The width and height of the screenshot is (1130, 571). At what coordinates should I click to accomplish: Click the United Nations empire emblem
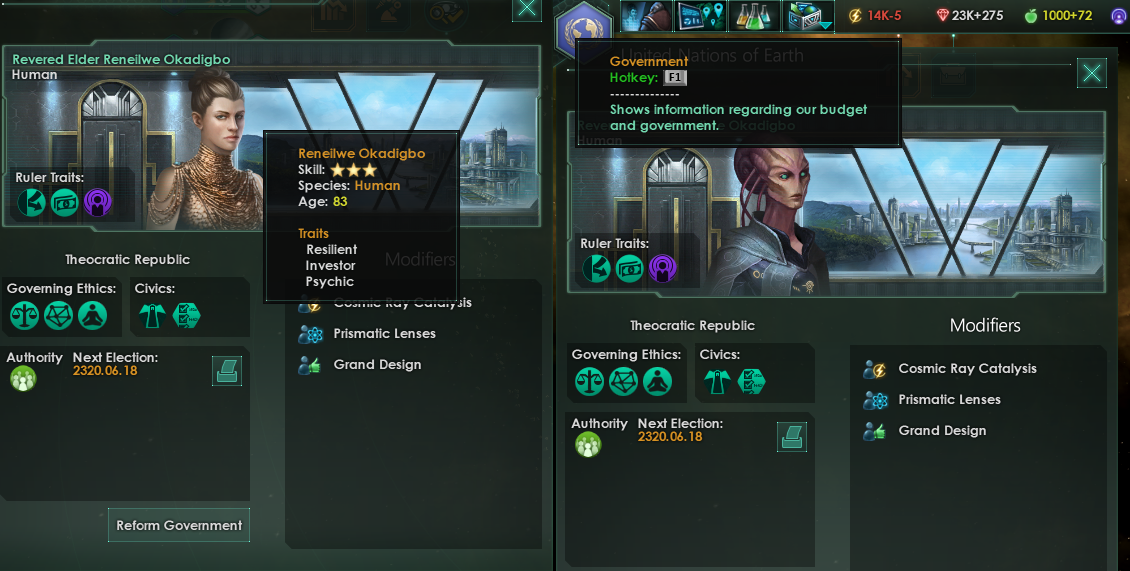point(584,27)
